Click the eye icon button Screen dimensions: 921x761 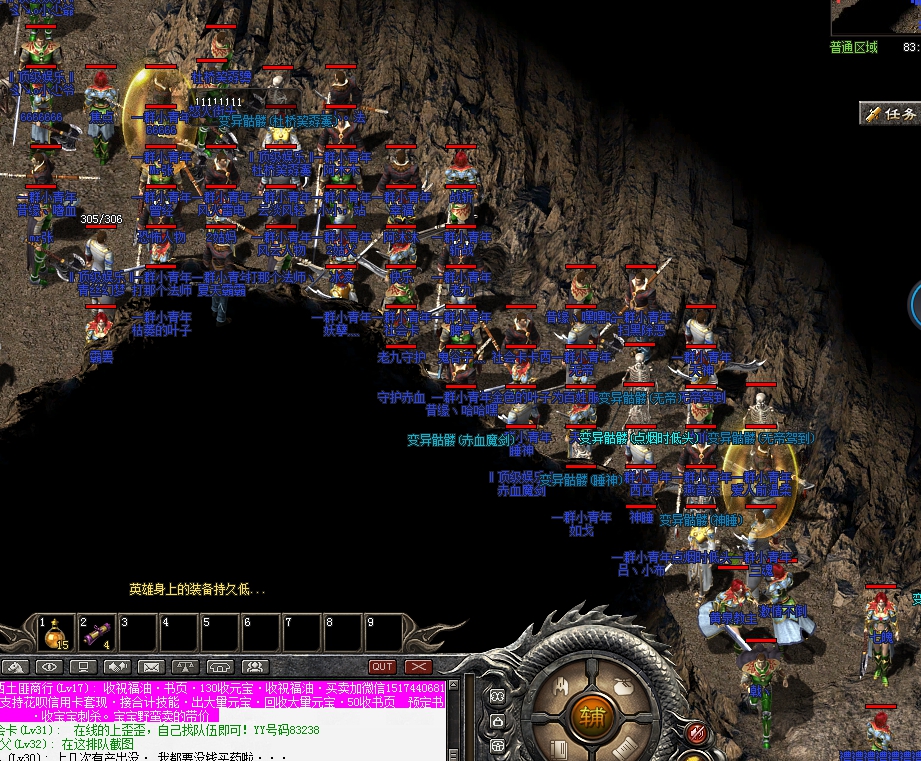click(x=48, y=666)
